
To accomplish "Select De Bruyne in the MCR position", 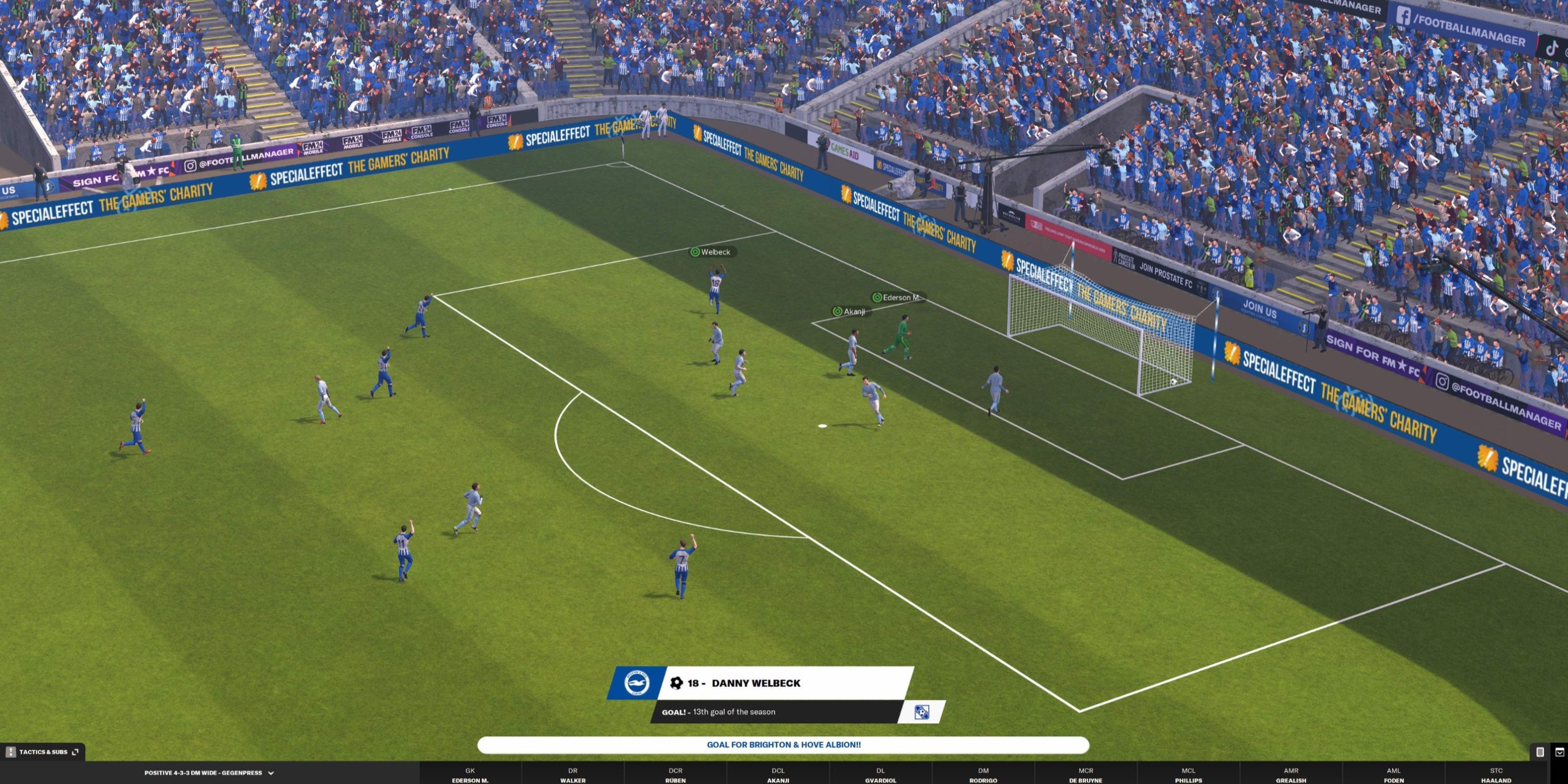I will coord(1086,776).
